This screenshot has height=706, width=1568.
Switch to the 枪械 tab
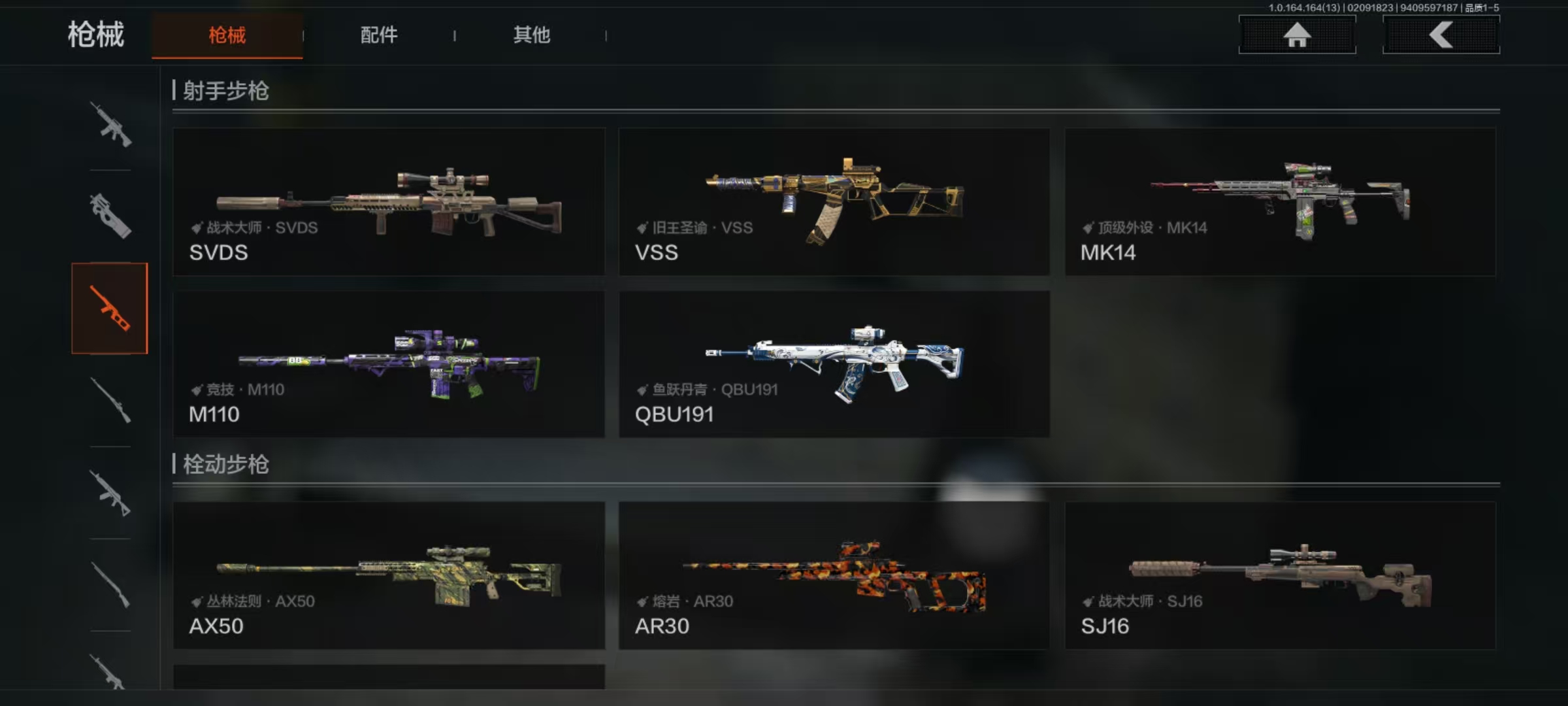[227, 35]
